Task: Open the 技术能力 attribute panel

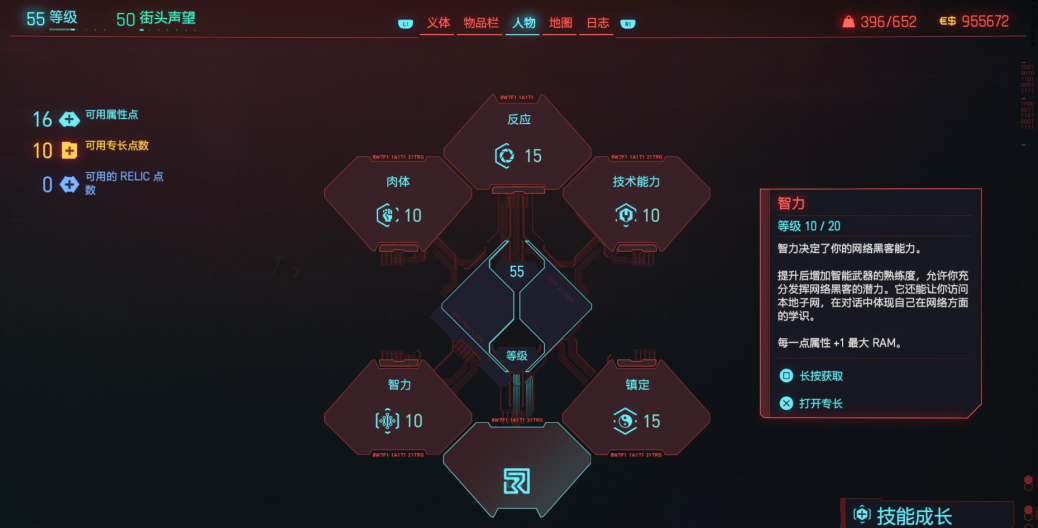Action: 636,201
